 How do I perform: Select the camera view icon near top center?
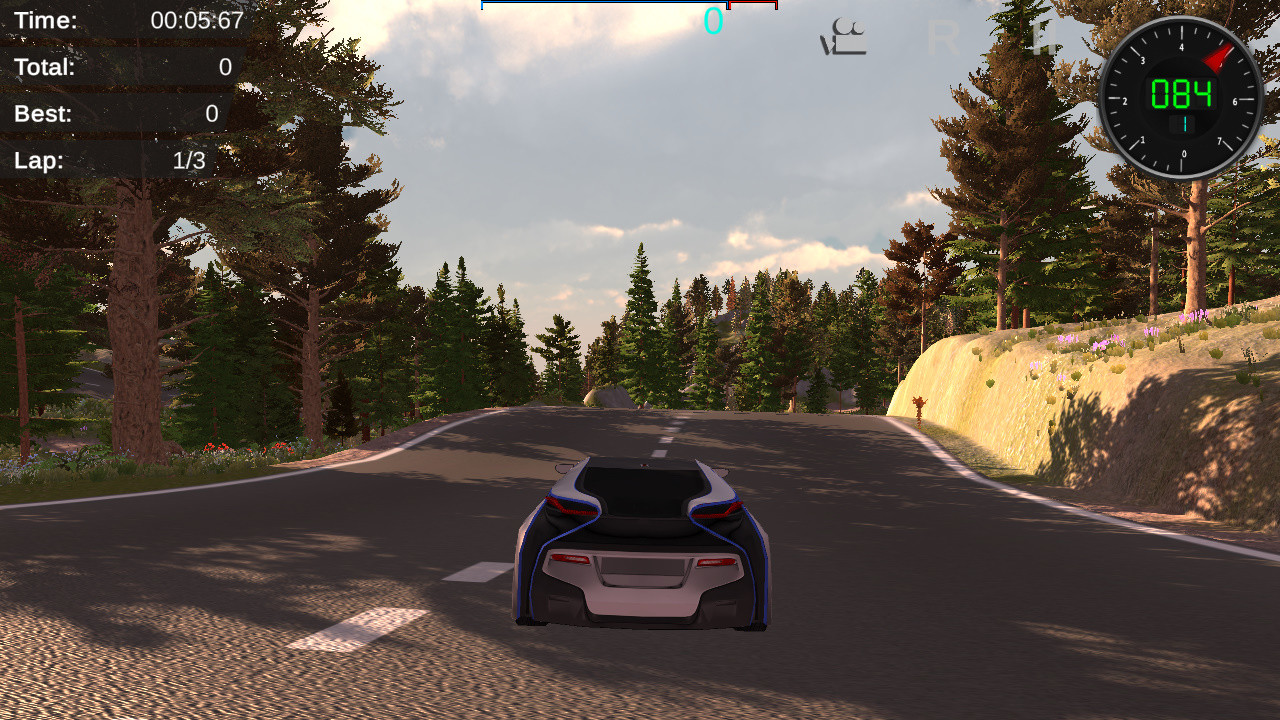[845, 35]
